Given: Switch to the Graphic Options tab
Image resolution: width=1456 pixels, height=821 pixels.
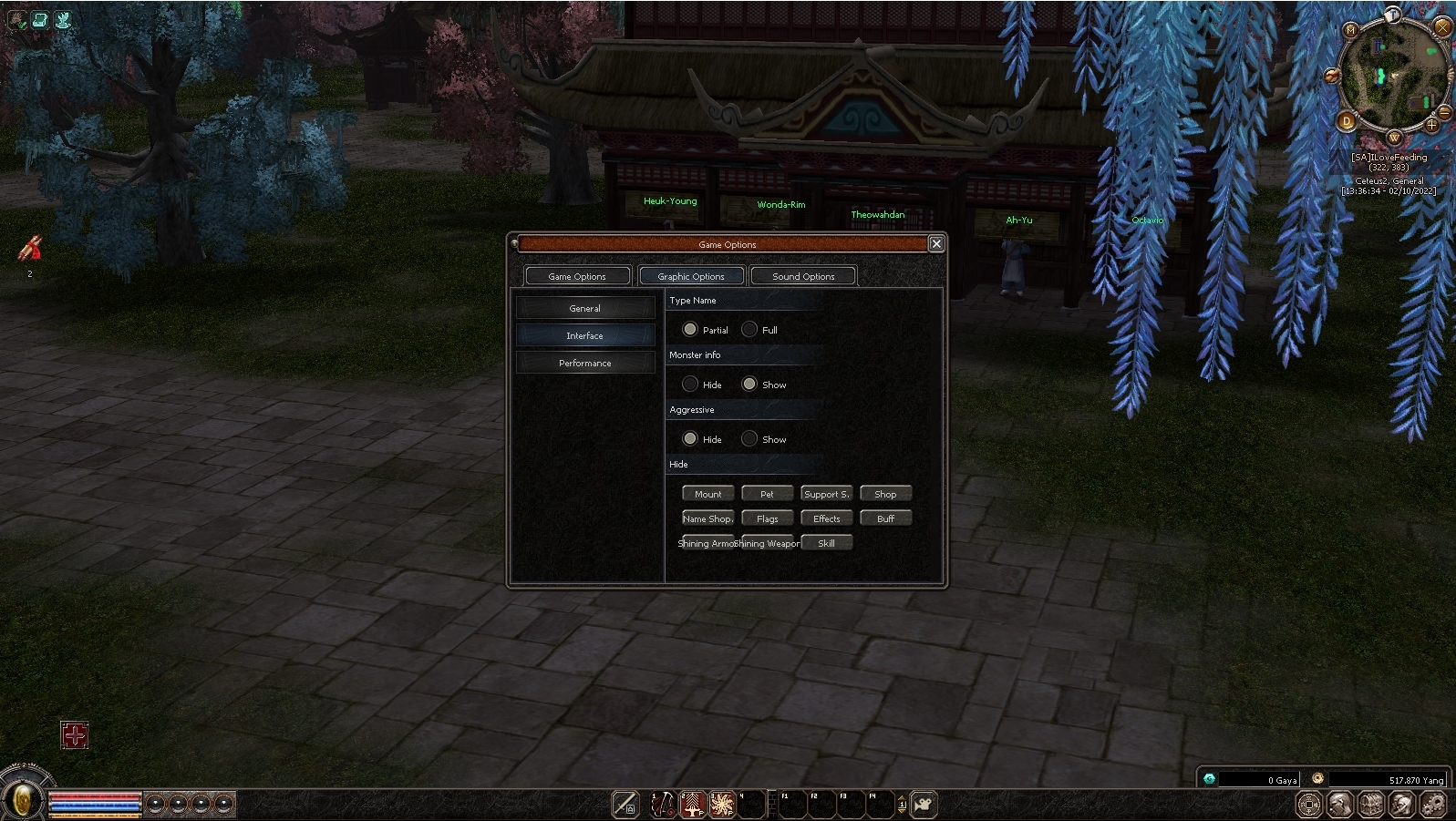Looking at the screenshot, I should (x=691, y=275).
